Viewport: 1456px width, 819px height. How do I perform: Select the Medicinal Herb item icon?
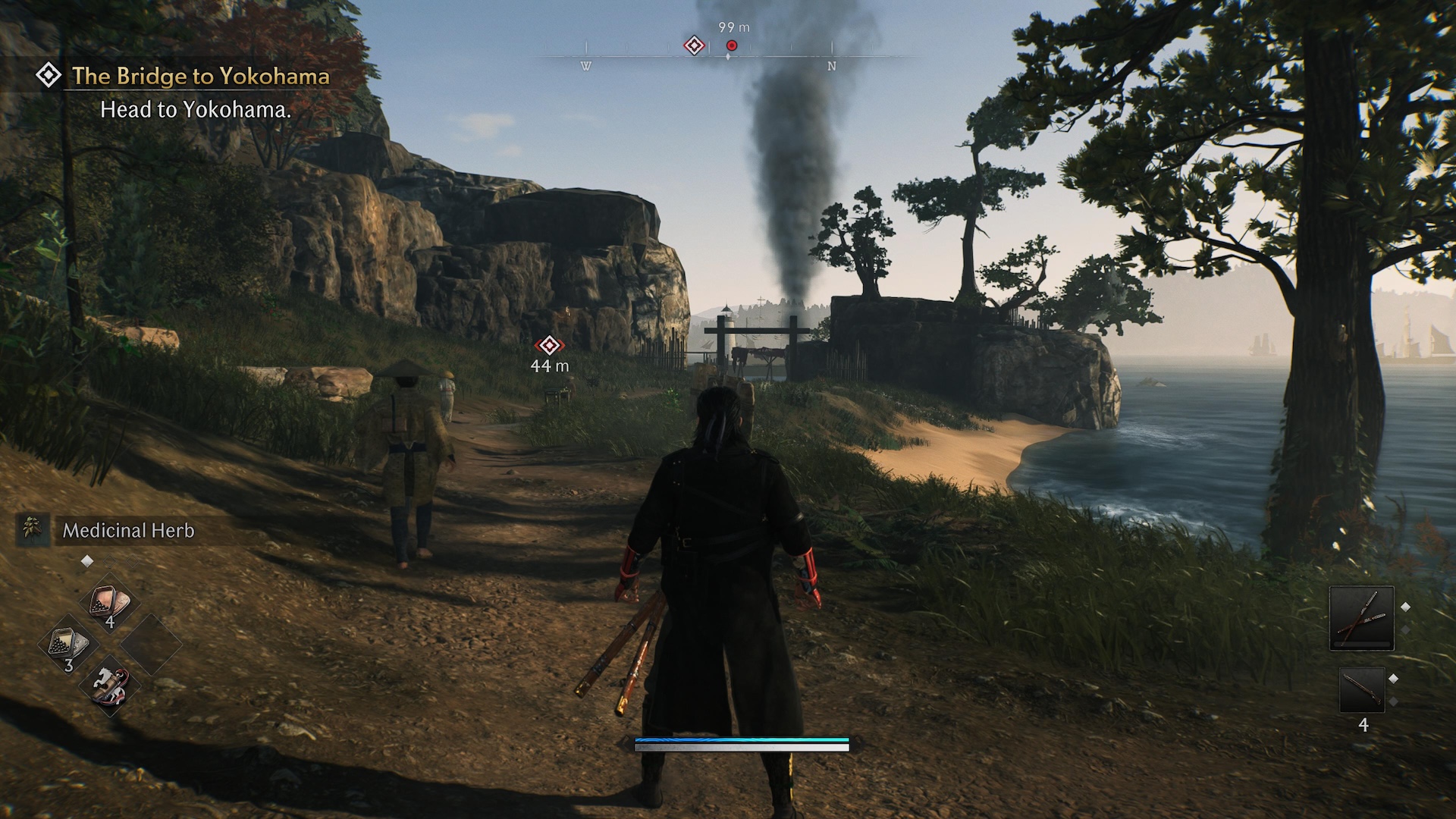click(x=32, y=529)
